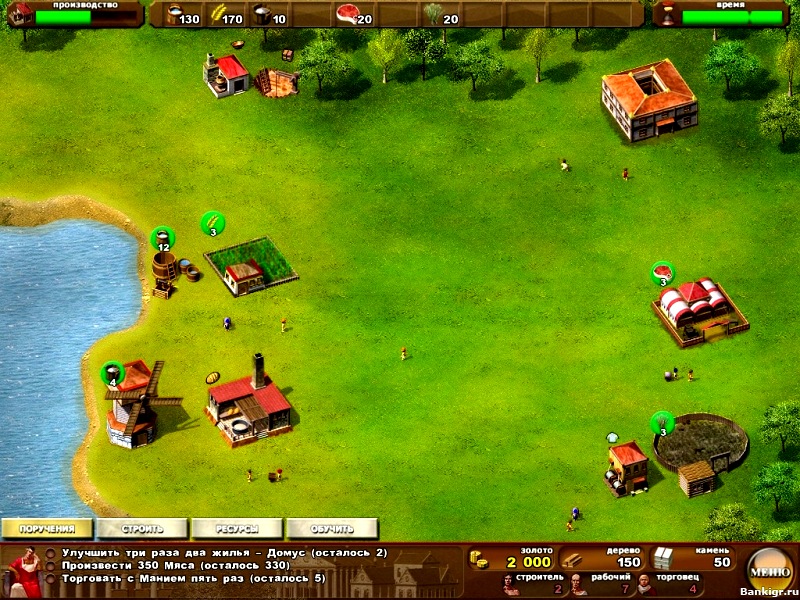Screen dimensions: 800x600
Task: Open the Строить build menu
Action: coord(142,528)
